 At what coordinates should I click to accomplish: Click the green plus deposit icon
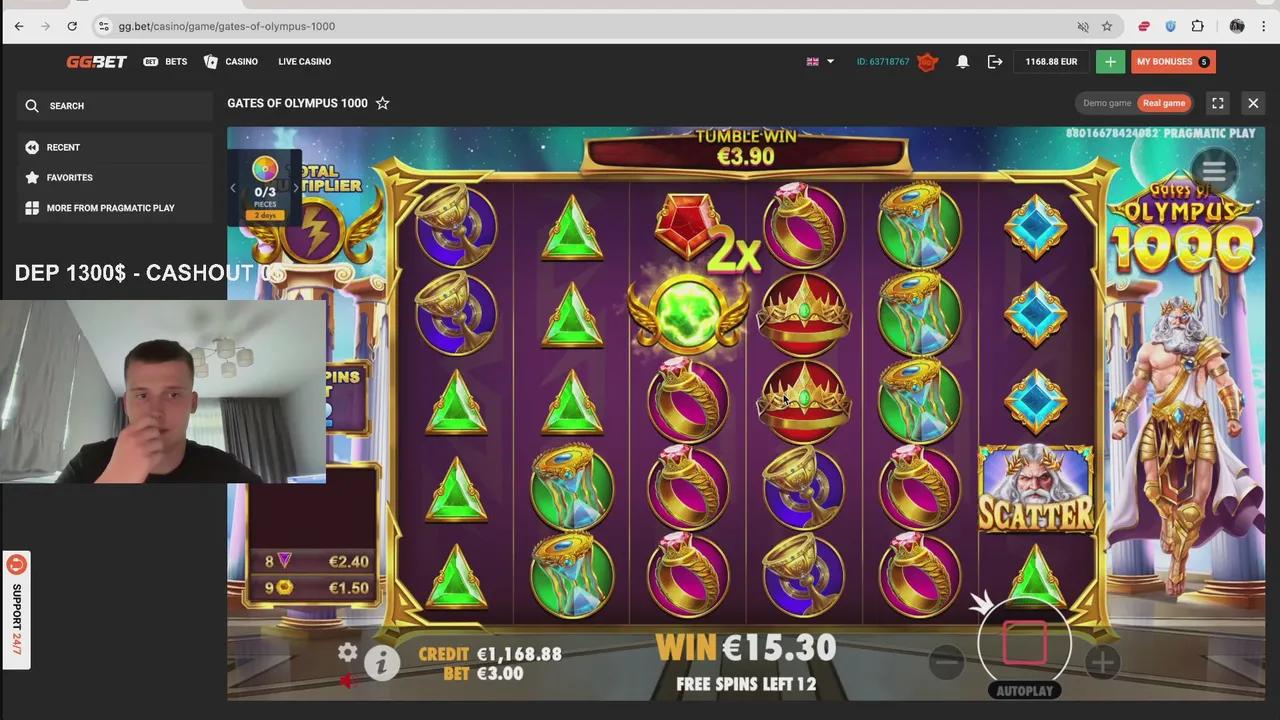(1110, 61)
